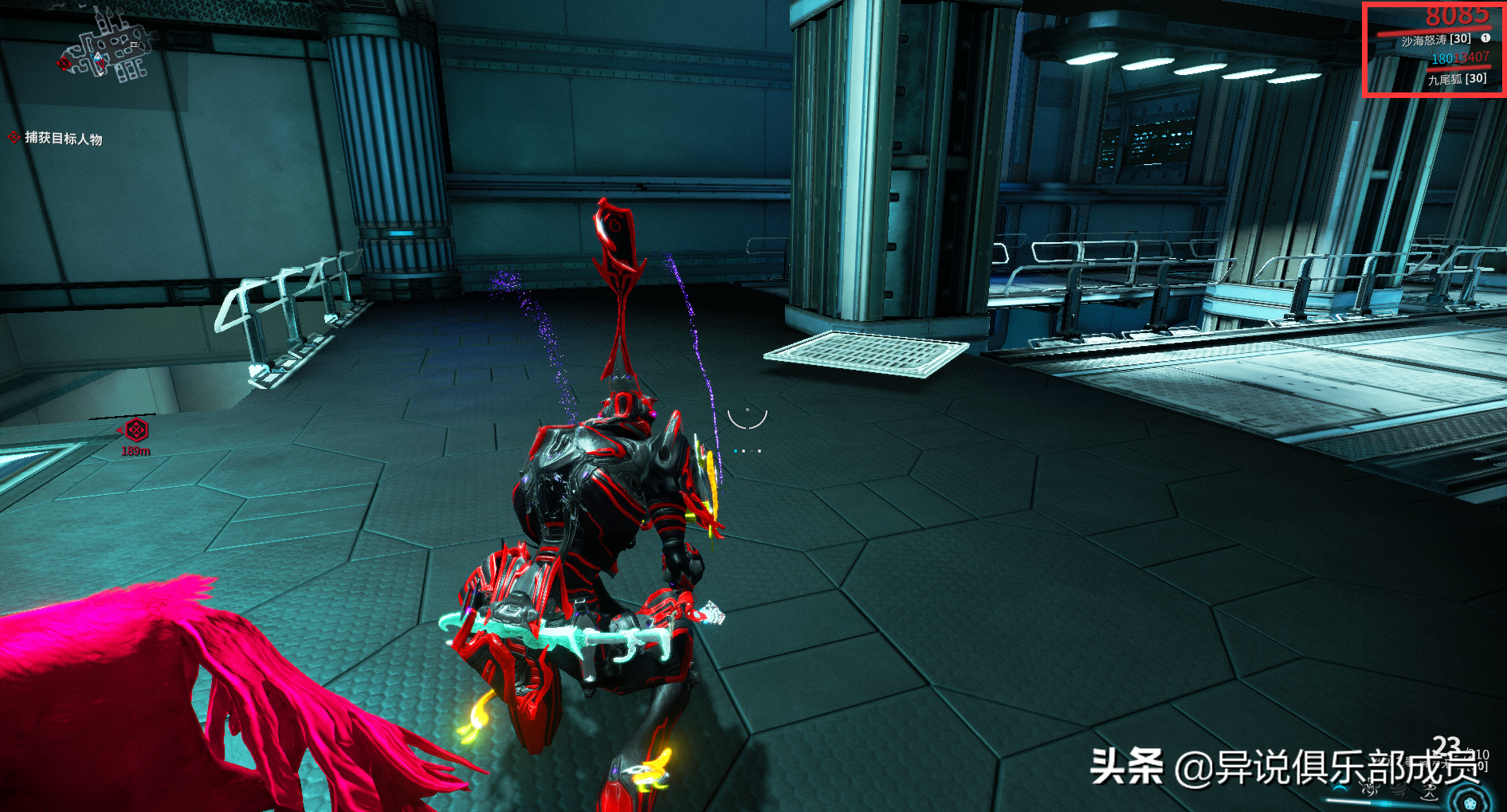Click the 捕获目标人物 objective tracker
Image resolution: width=1507 pixels, height=812 pixels.
63,139
